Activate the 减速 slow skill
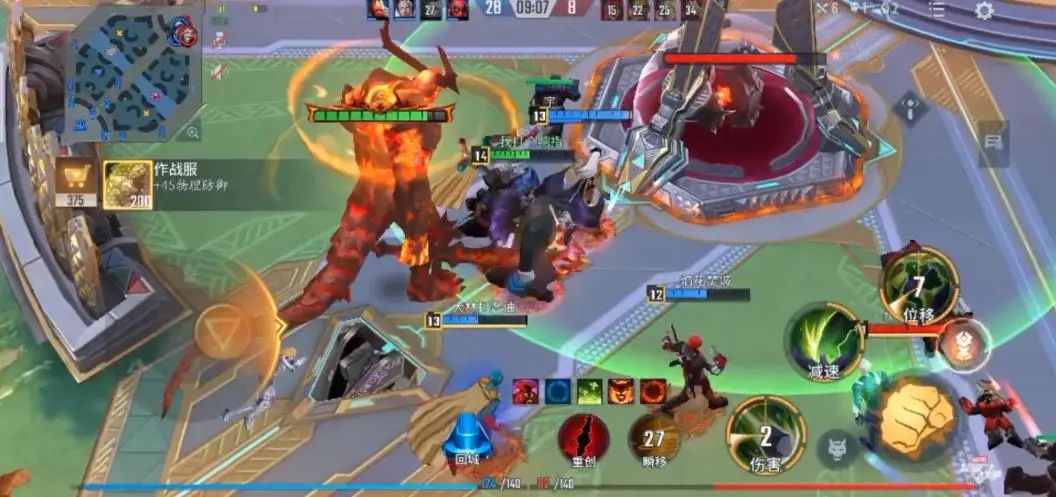 coord(825,342)
